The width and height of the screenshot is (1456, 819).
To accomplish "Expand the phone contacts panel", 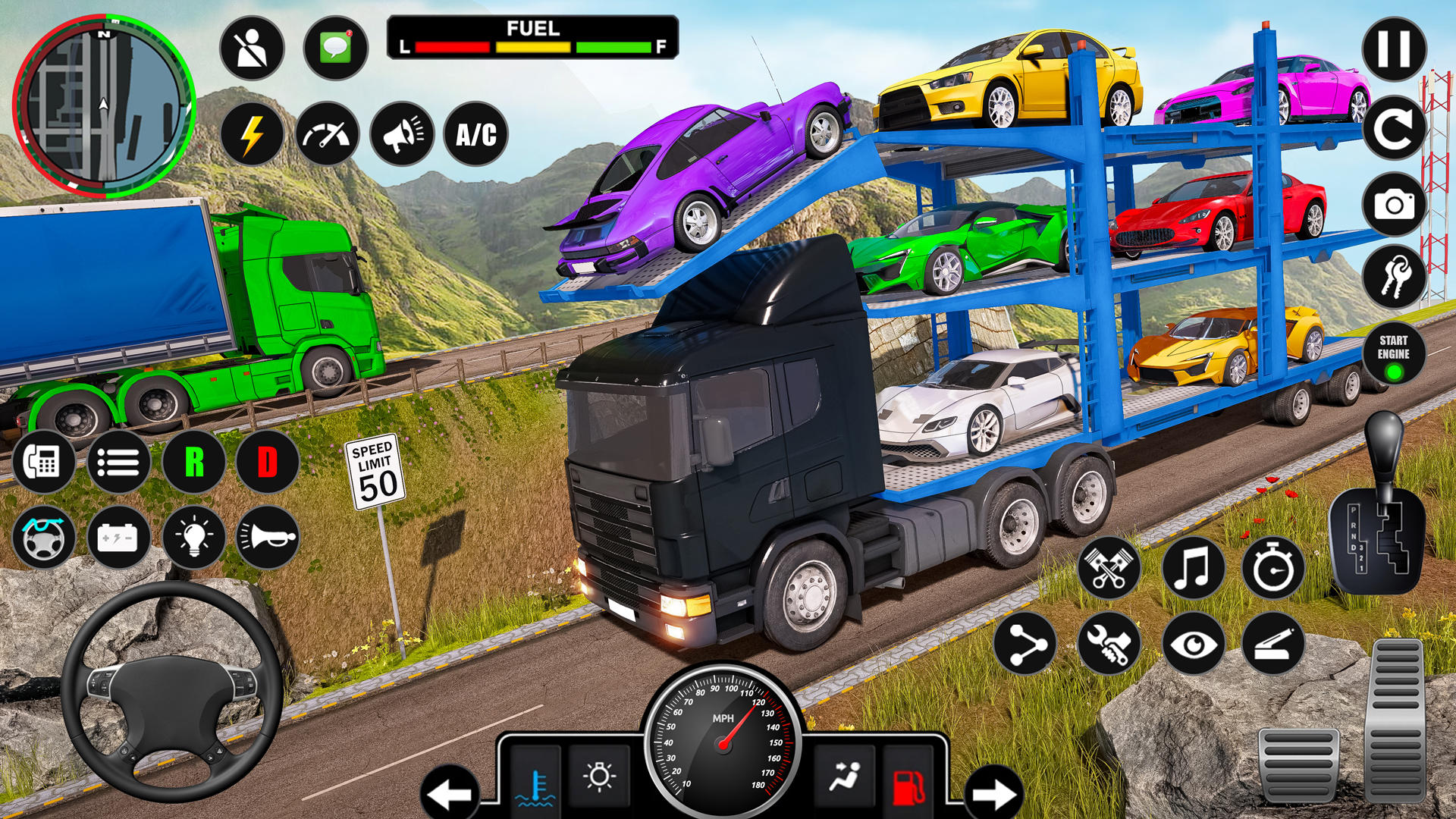I will 43,463.
